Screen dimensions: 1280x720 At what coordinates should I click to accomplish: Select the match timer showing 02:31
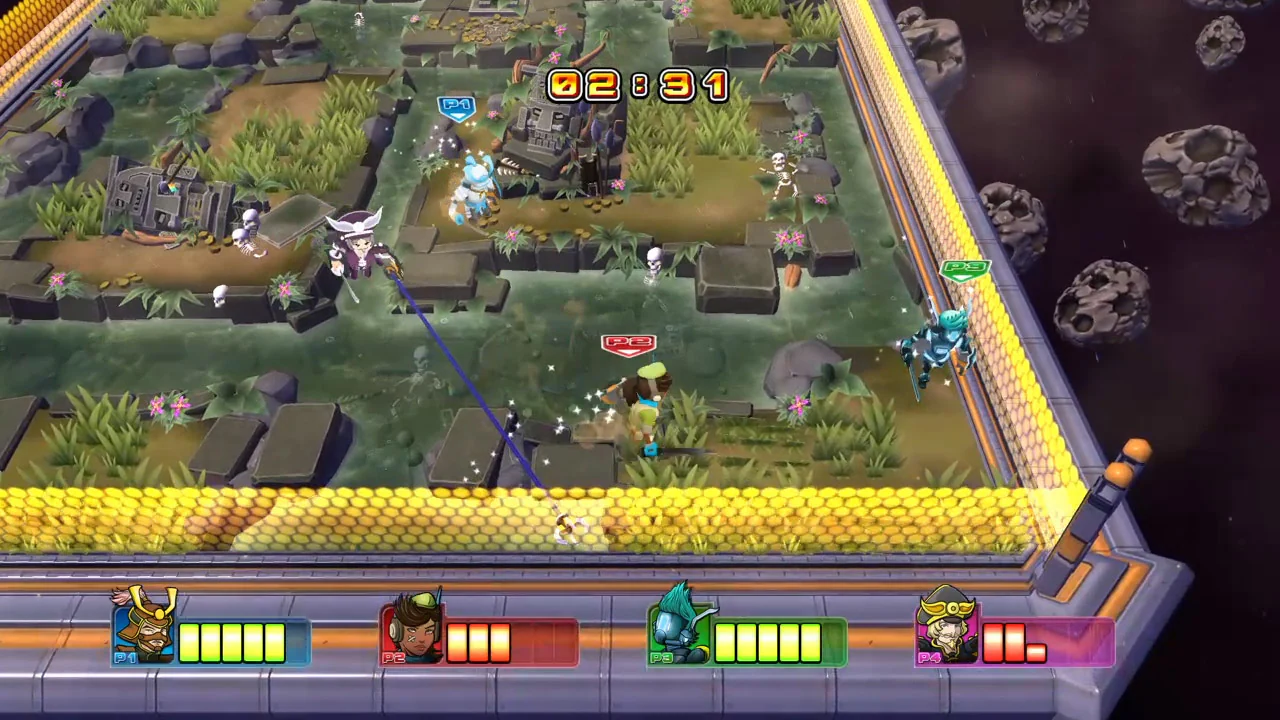pyautogui.click(x=638, y=85)
